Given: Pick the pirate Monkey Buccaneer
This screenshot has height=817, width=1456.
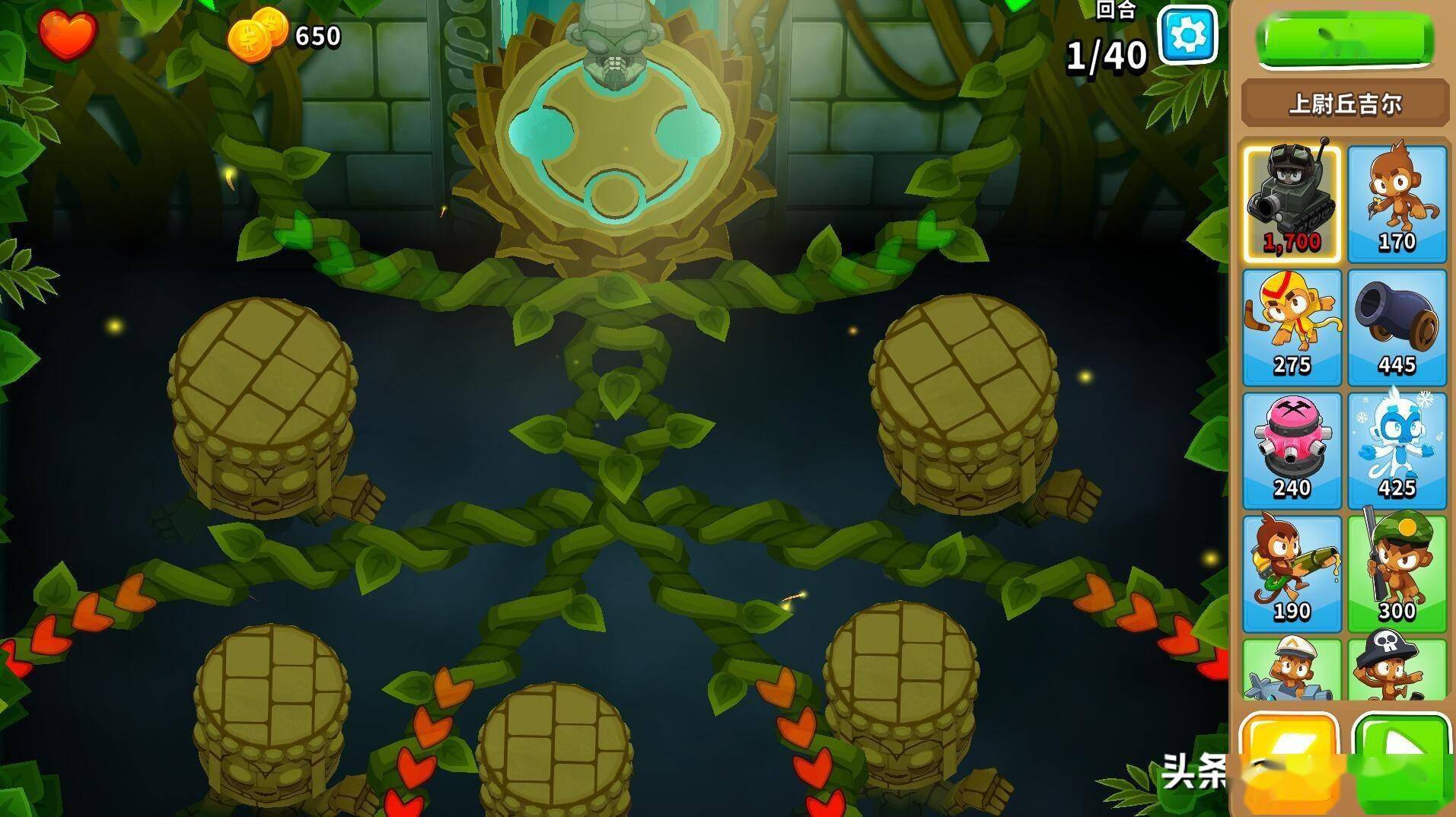Looking at the screenshot, I should [1397, 669].
